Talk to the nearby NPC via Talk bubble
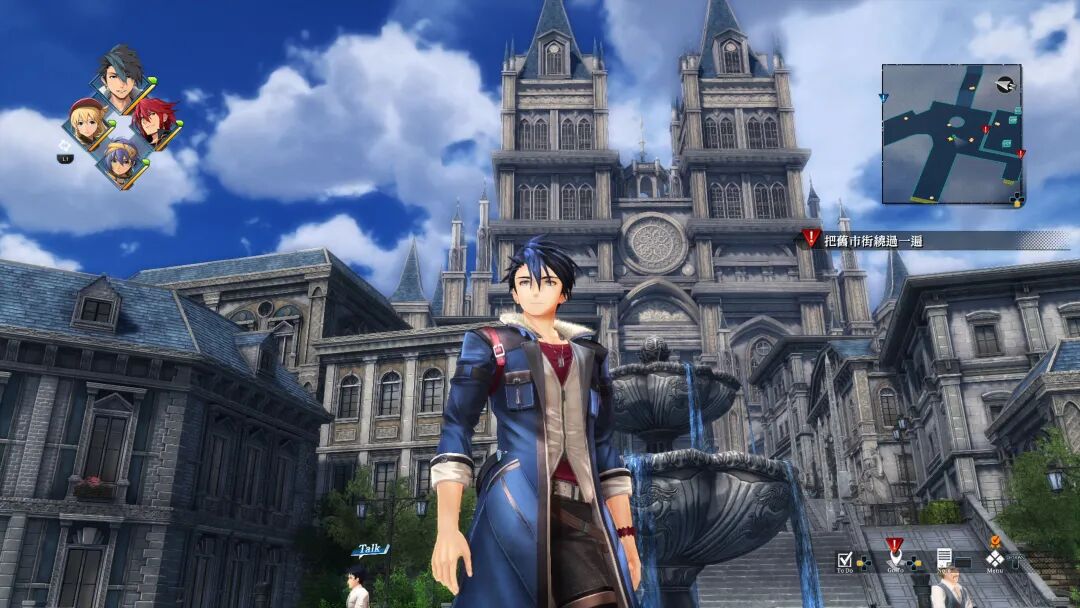1080x608 pixels. click(x=369, y=549)
